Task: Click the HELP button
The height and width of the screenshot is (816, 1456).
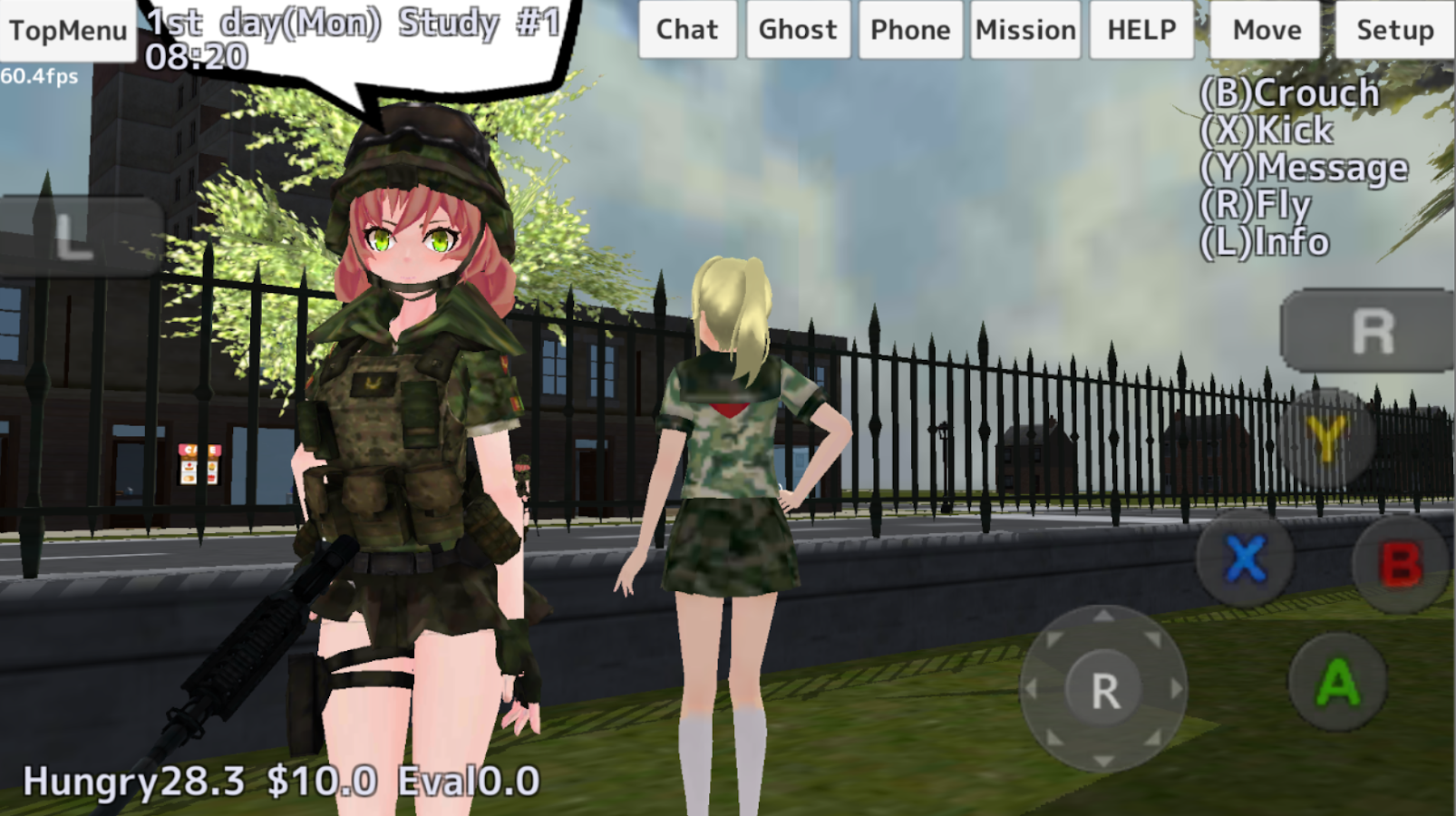Action: coord(1141,29)
